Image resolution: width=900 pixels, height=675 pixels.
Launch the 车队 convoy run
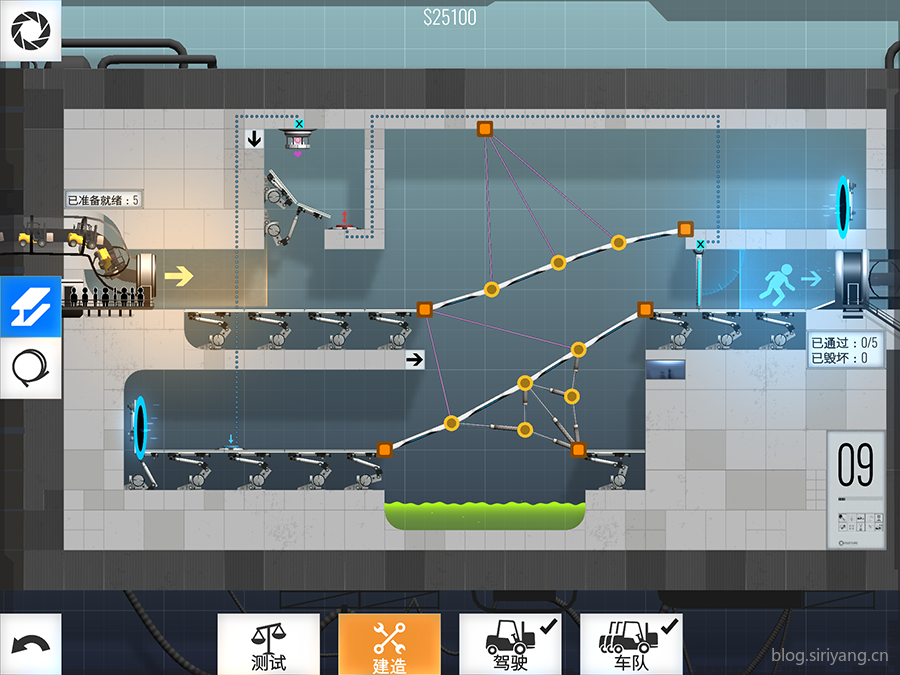pos(631,644)
